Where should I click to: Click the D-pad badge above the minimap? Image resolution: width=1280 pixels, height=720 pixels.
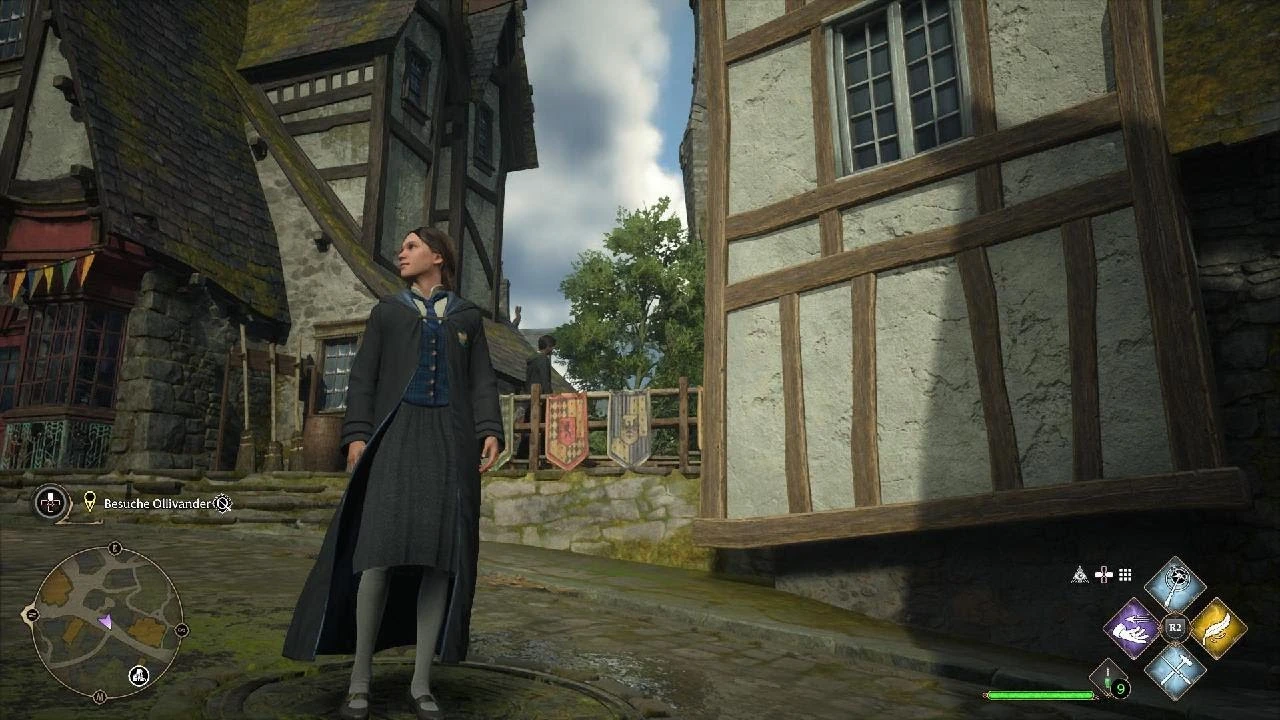pos(49,503)
